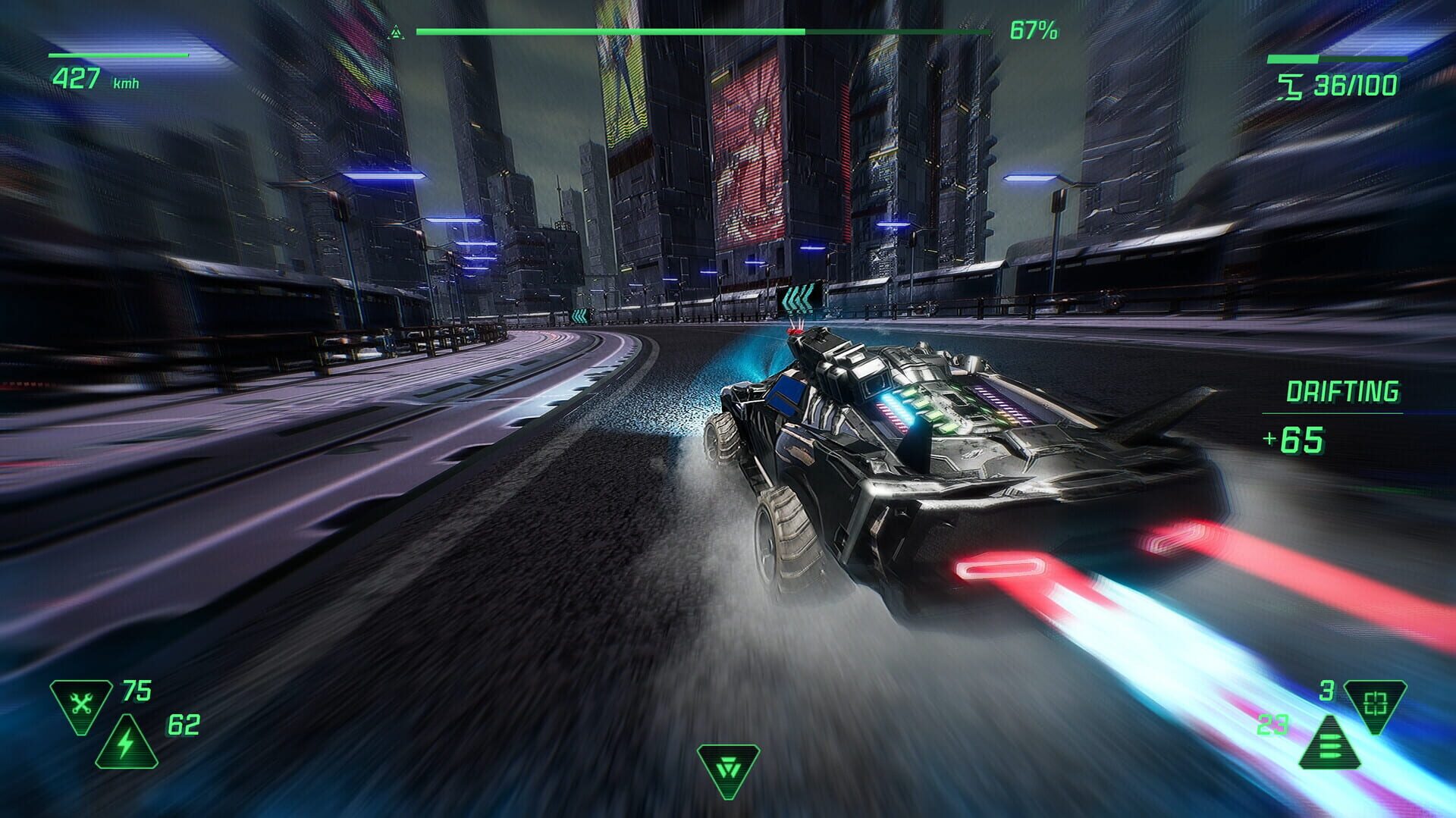The height and width of the screenshot is (818, 1456).
Task: Click the 36/100 counter text
Action: [x=1357, y=86]
